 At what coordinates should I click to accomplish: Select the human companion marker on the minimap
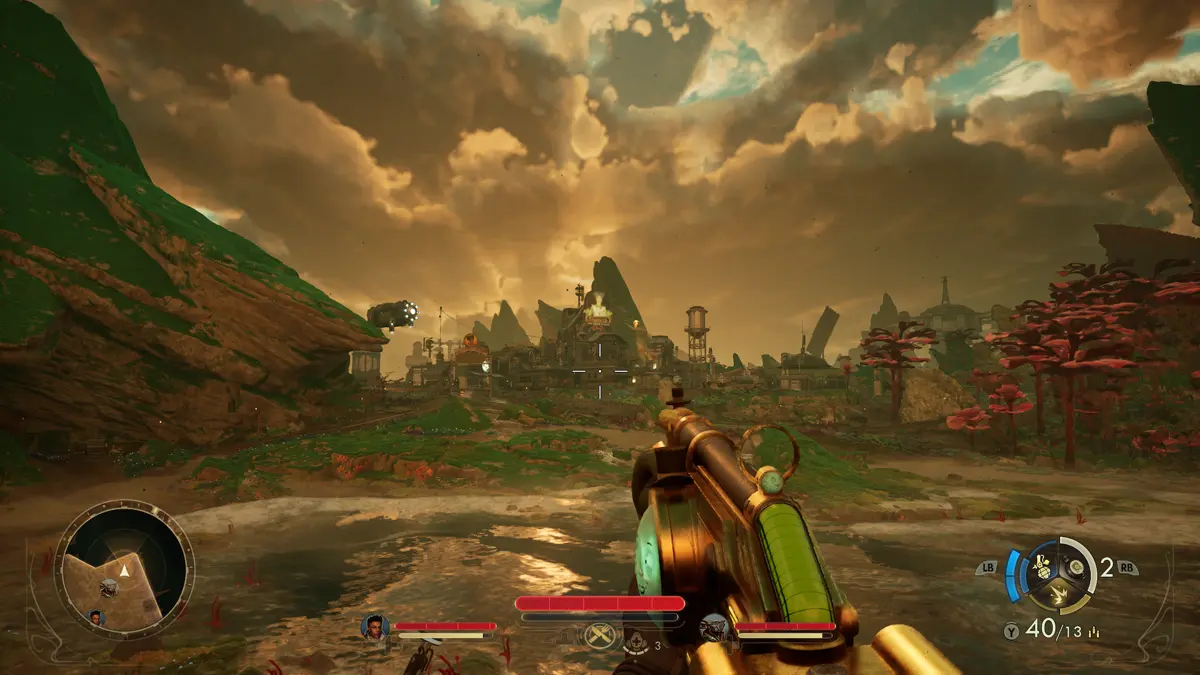click(x=97, y=617)
